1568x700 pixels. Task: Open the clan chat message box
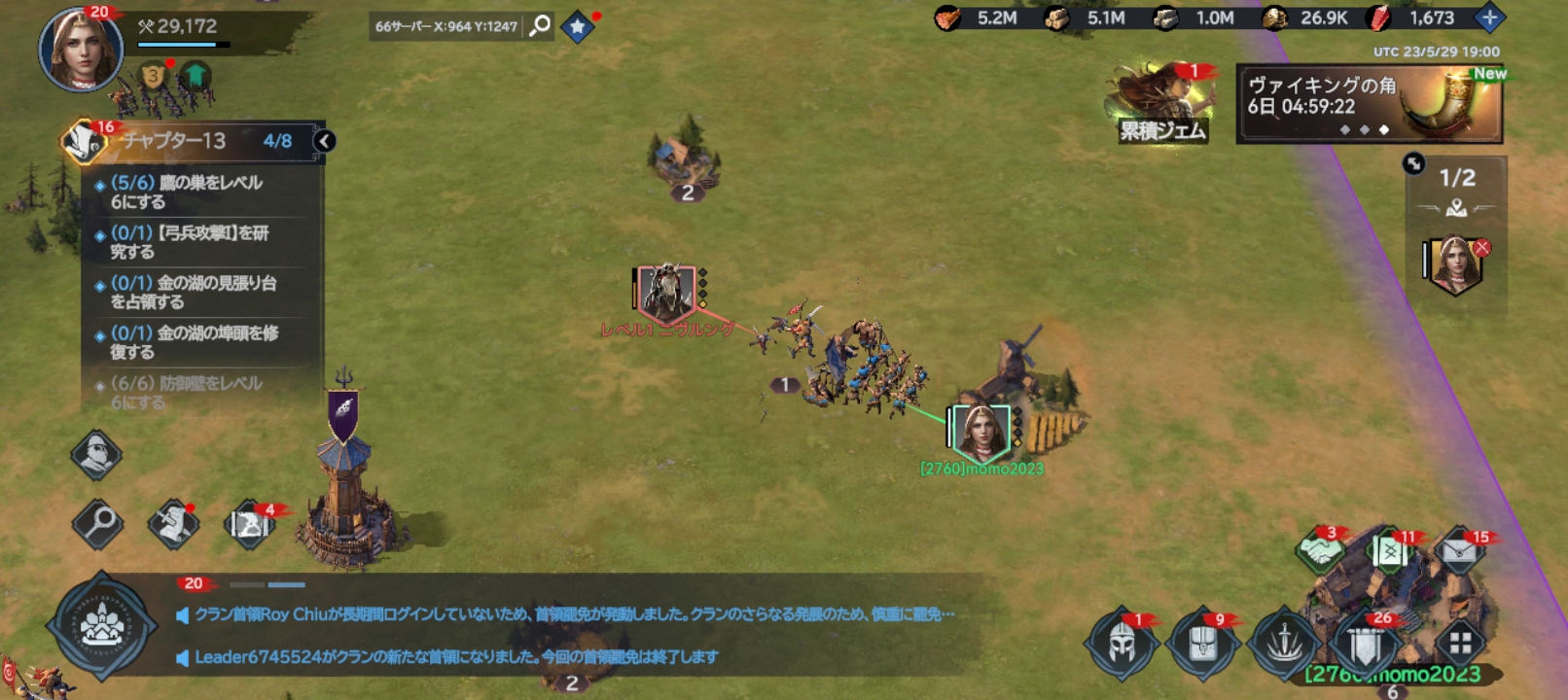pyautogui.click(x=574, y=635)
